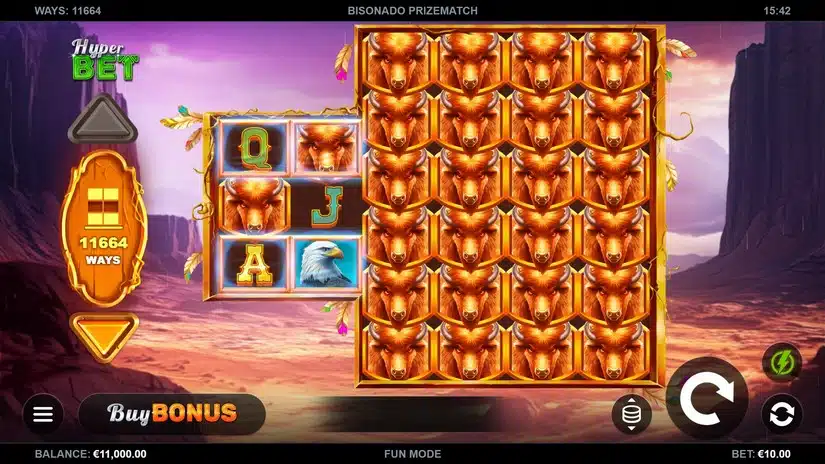Open the Buy Bonus feature
825x464 pixels.
click(x=172, y=413)
